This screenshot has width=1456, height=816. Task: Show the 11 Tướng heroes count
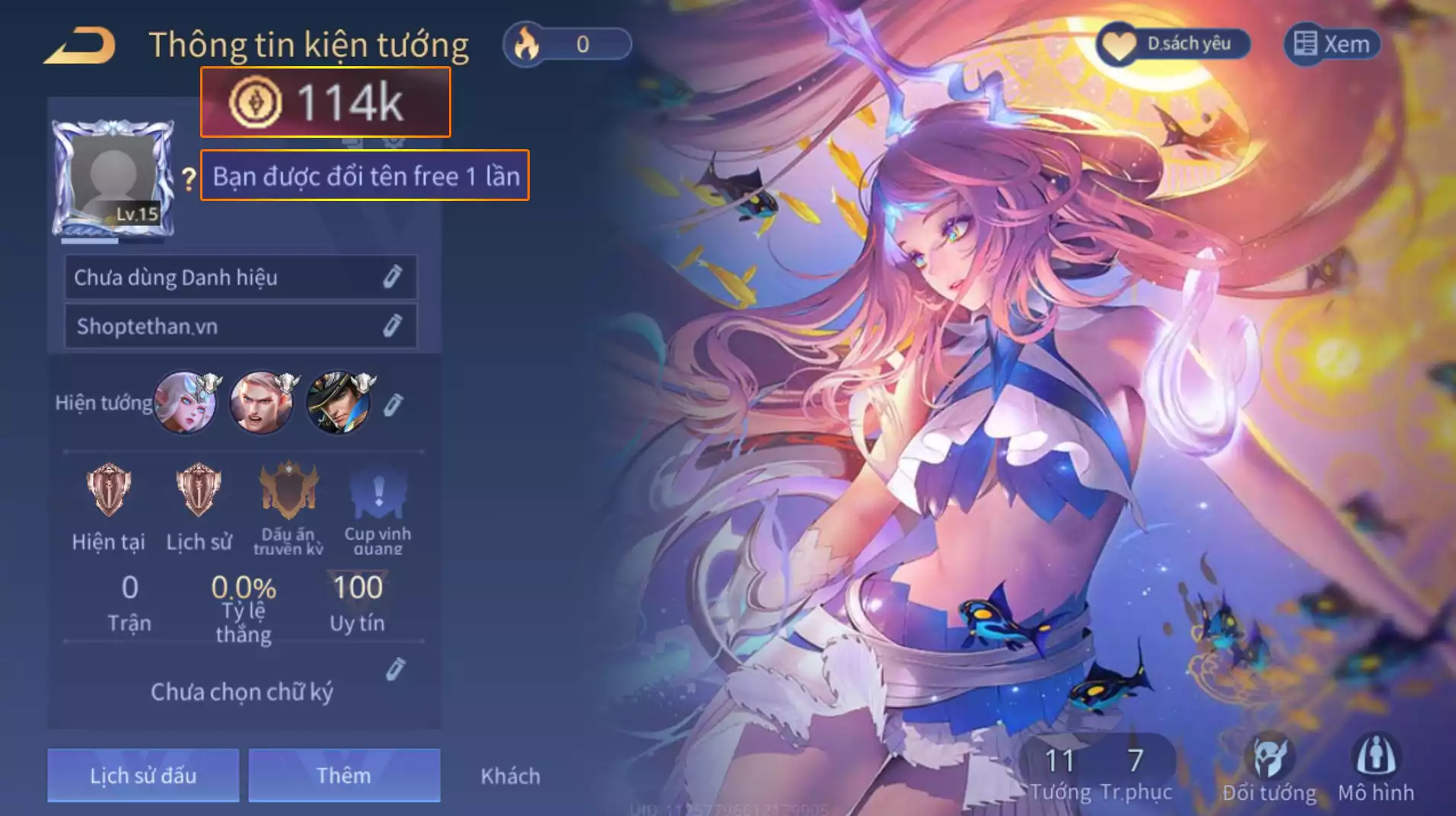click(x=1059, y=773)
